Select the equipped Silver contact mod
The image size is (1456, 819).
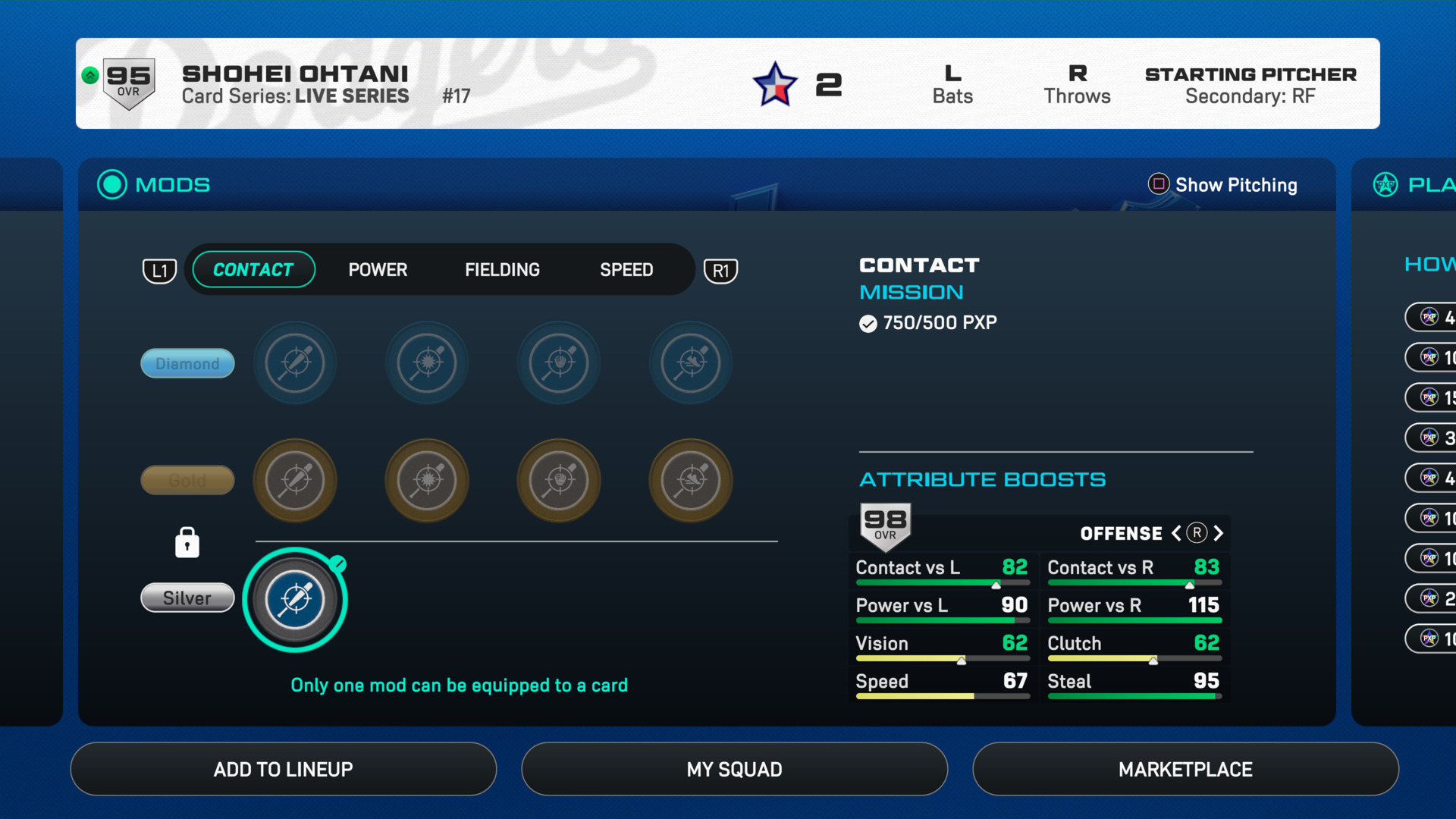[295, 599]
